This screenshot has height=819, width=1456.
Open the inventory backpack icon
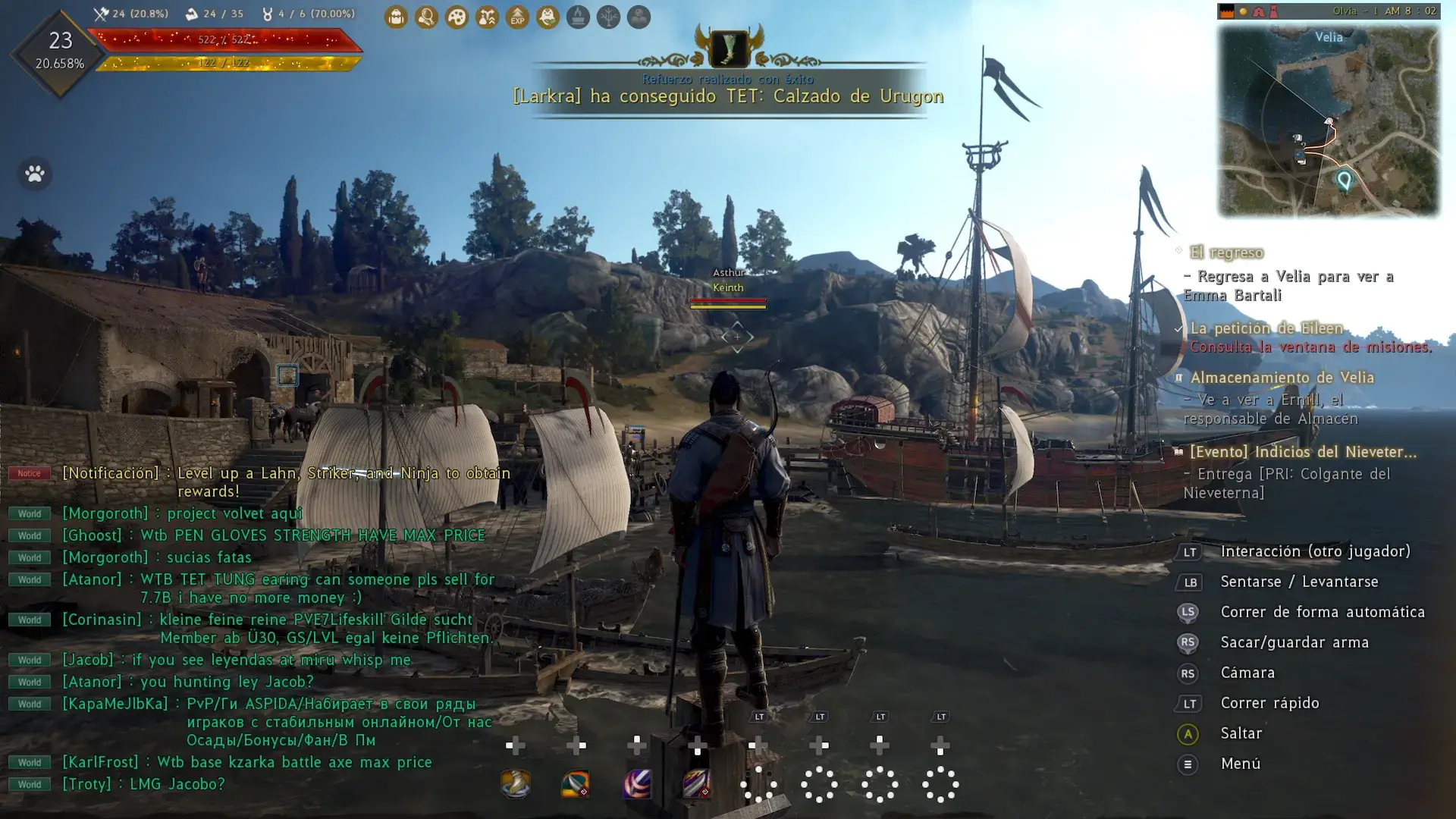pos(396,17)
